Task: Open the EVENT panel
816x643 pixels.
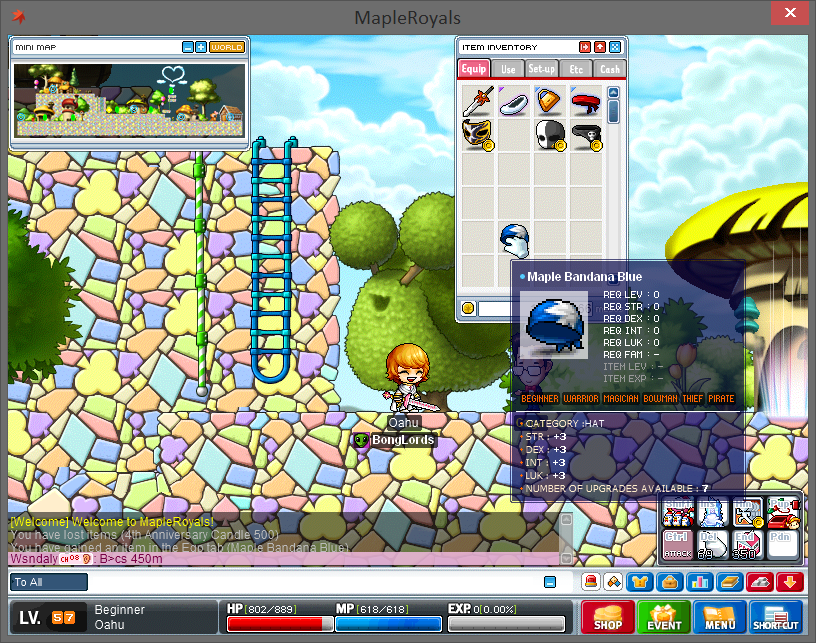Action: [x=664, y=616]
